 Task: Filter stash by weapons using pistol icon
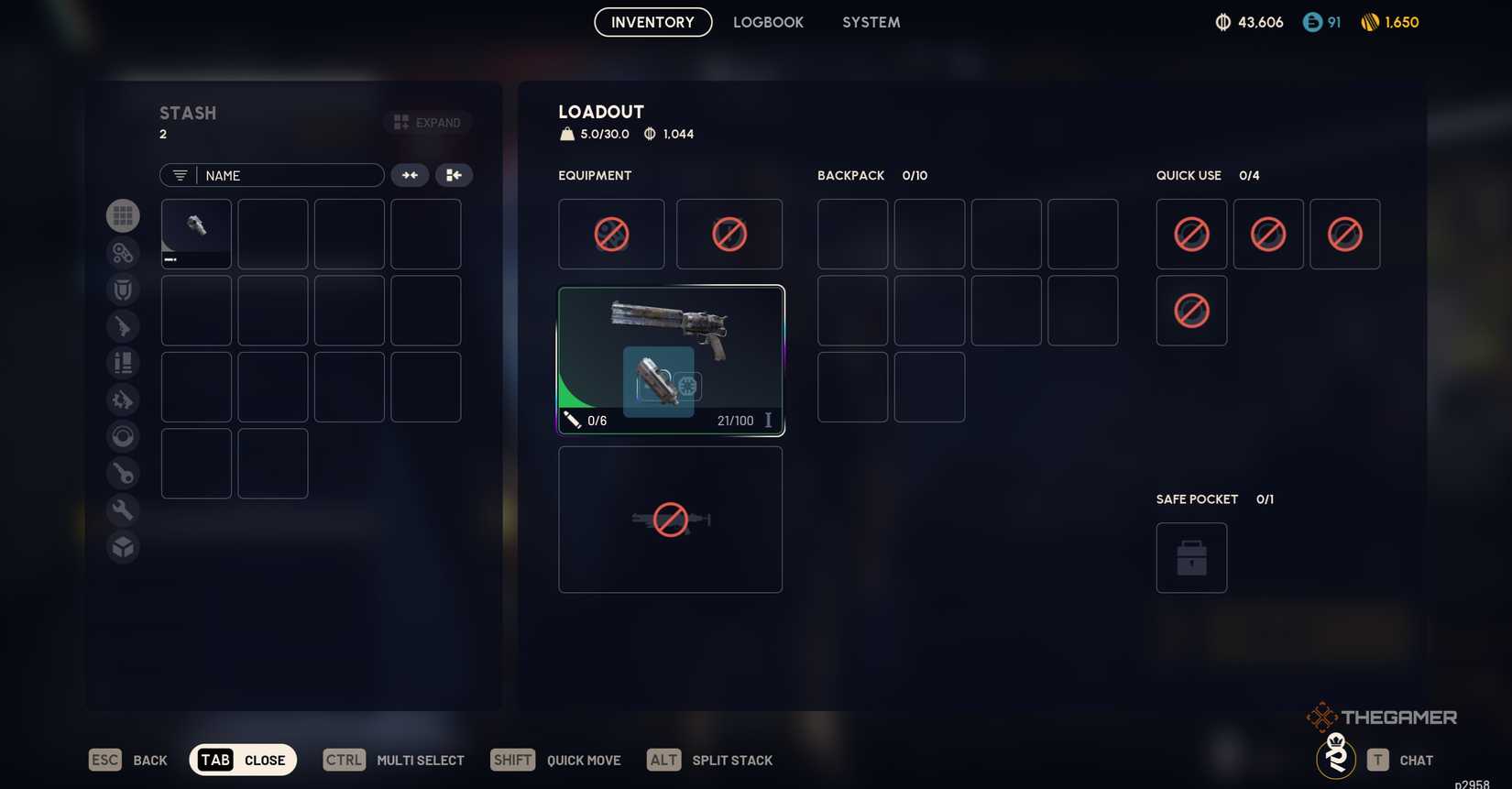click(x=123, y=325)
